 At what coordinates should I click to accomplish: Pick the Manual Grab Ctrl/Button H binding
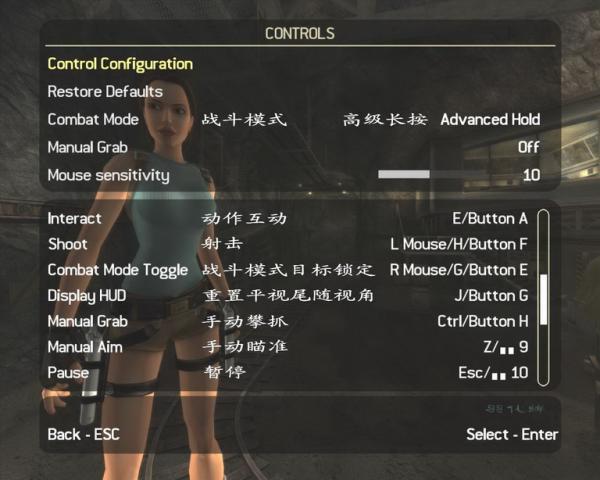coord(482,322)
